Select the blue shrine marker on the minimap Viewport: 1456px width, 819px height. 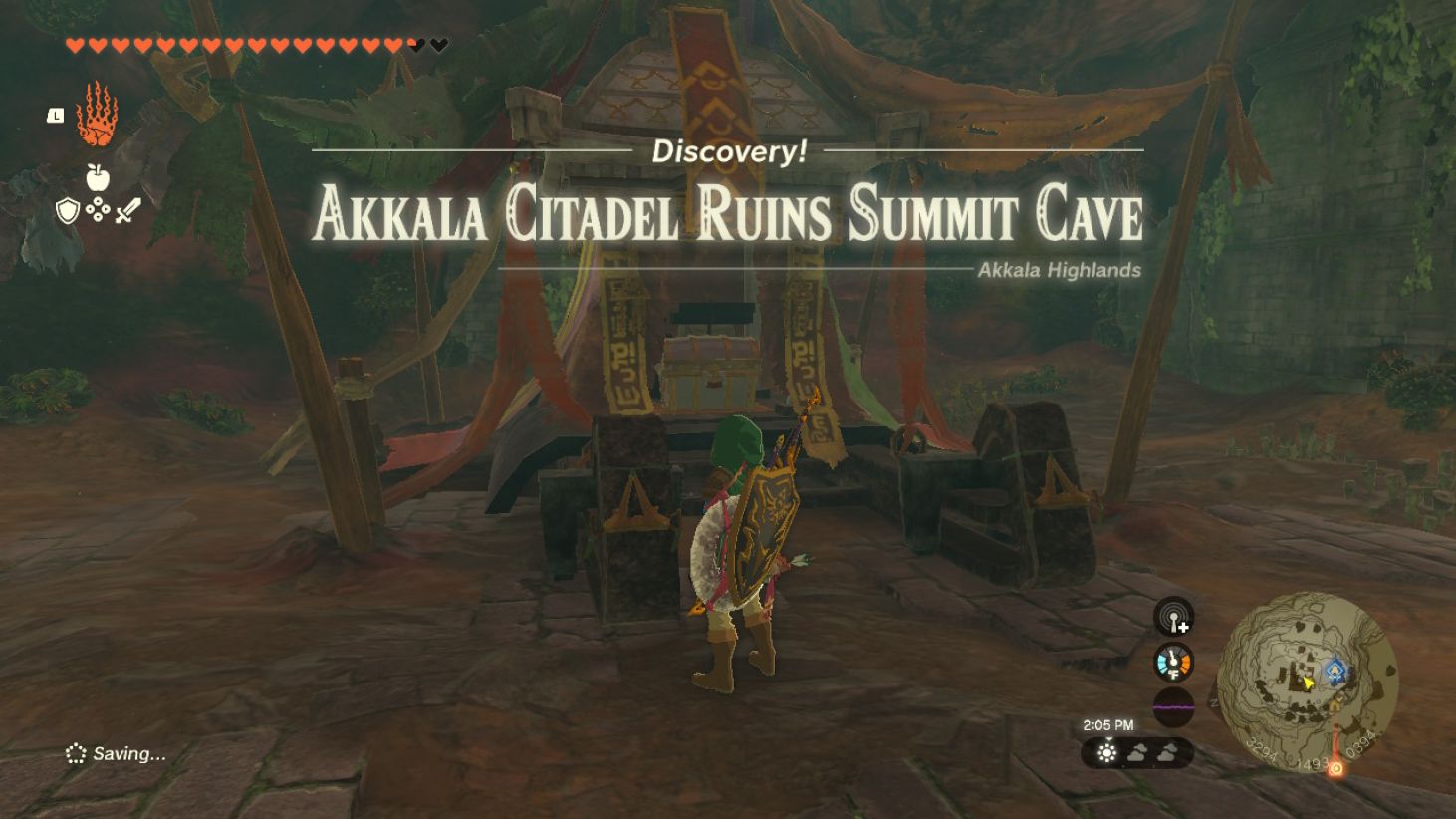tap(1335, 670)
